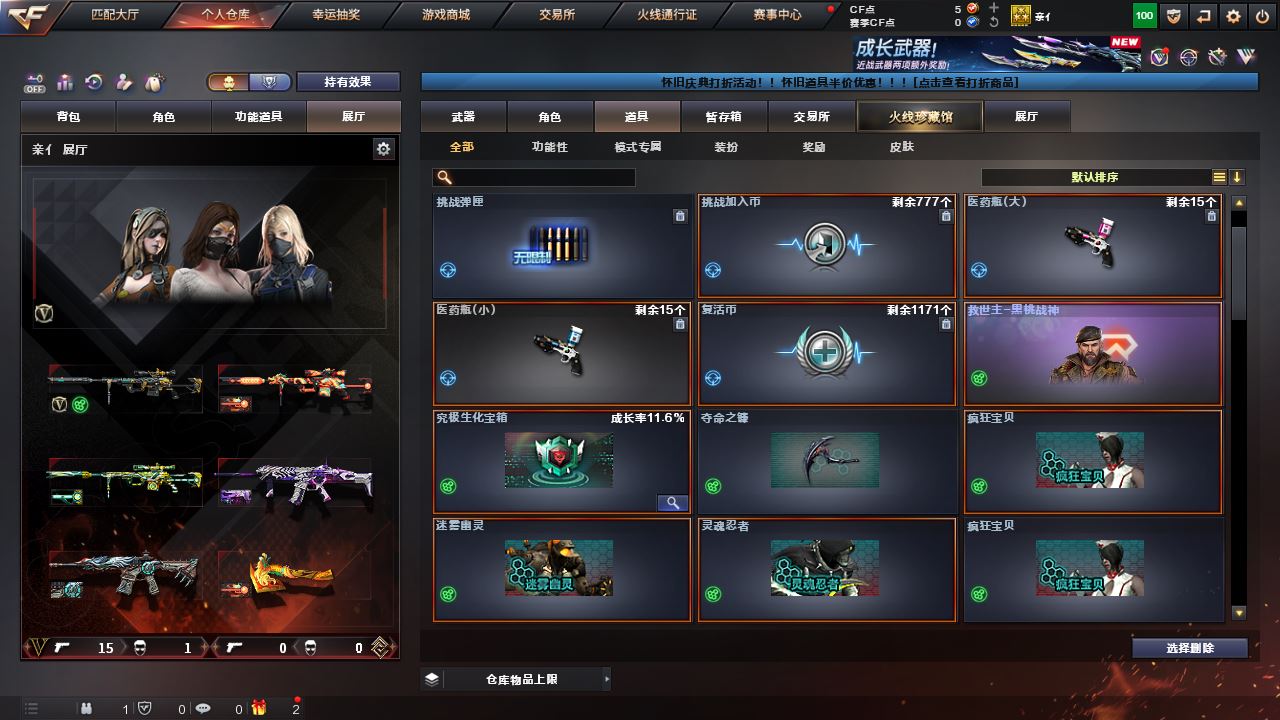This screenshot has width=1280, height=720.
Task: Click the power exit icon
Action: (x=1261, y=16)
